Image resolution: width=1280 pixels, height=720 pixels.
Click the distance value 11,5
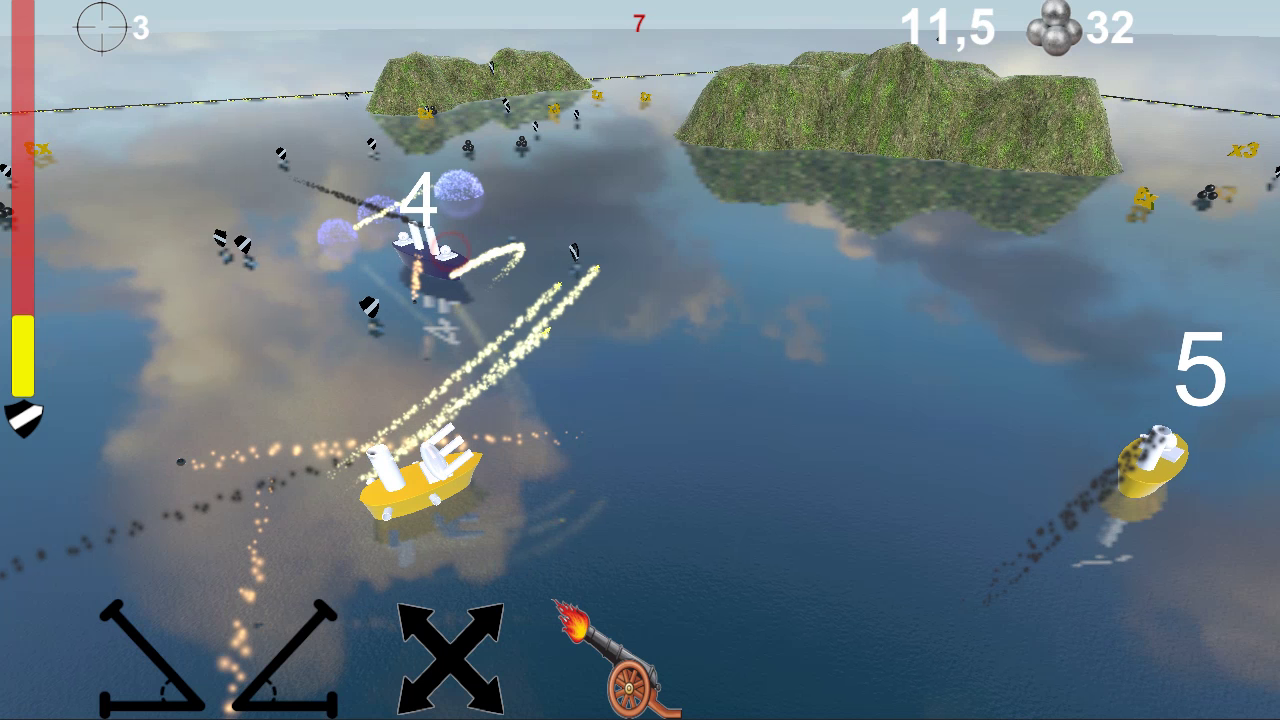click(x=947, y=27)
